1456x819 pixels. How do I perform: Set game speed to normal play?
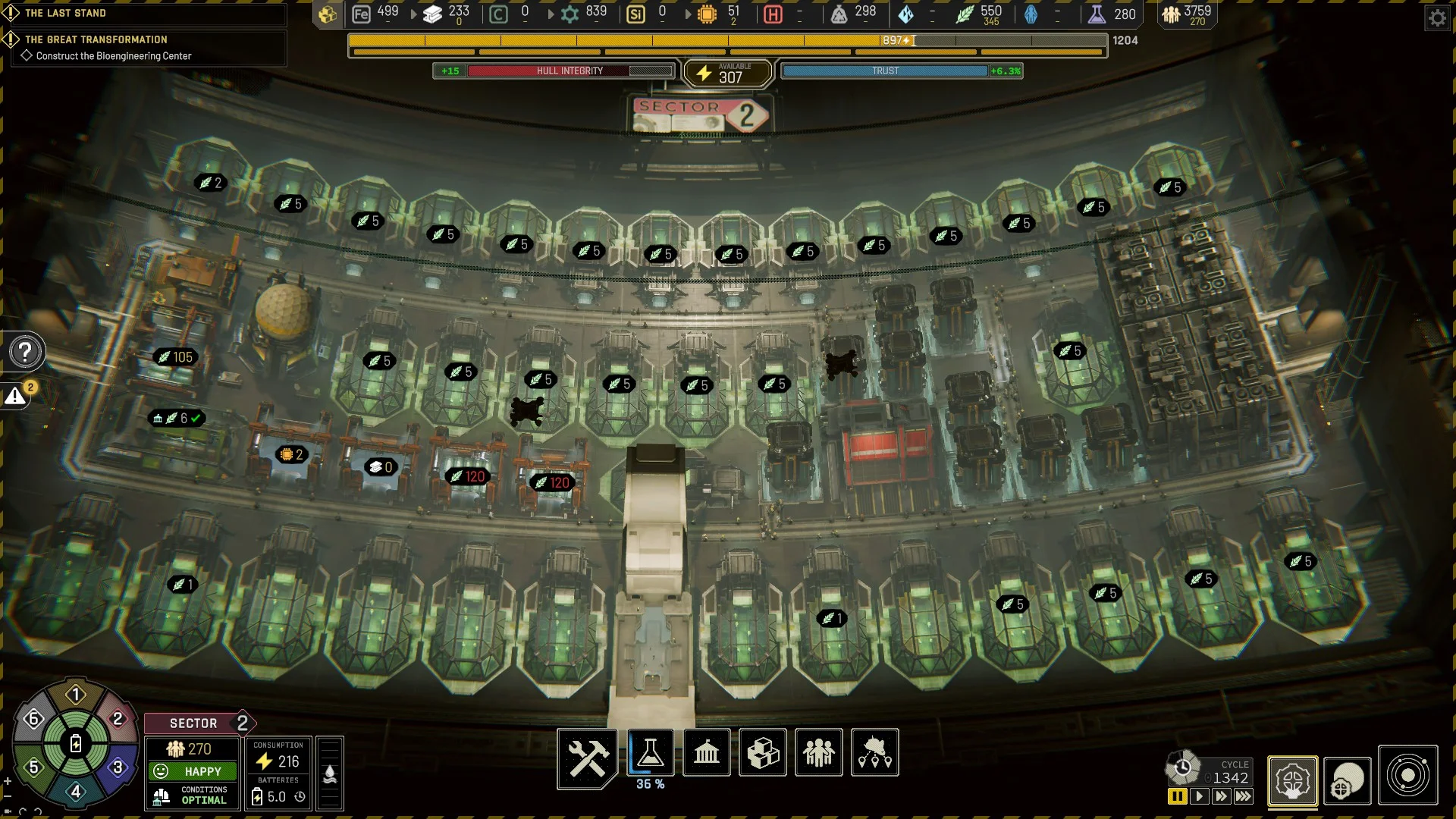tap(1199, 796)
